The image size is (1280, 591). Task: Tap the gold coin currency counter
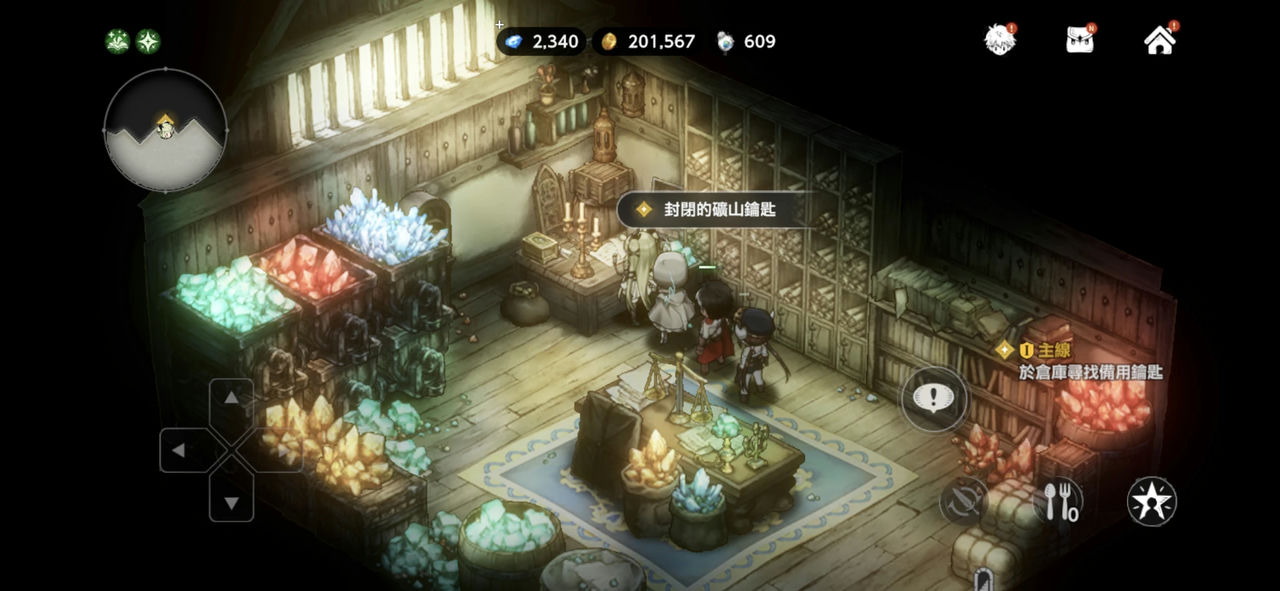pos(648,41)
